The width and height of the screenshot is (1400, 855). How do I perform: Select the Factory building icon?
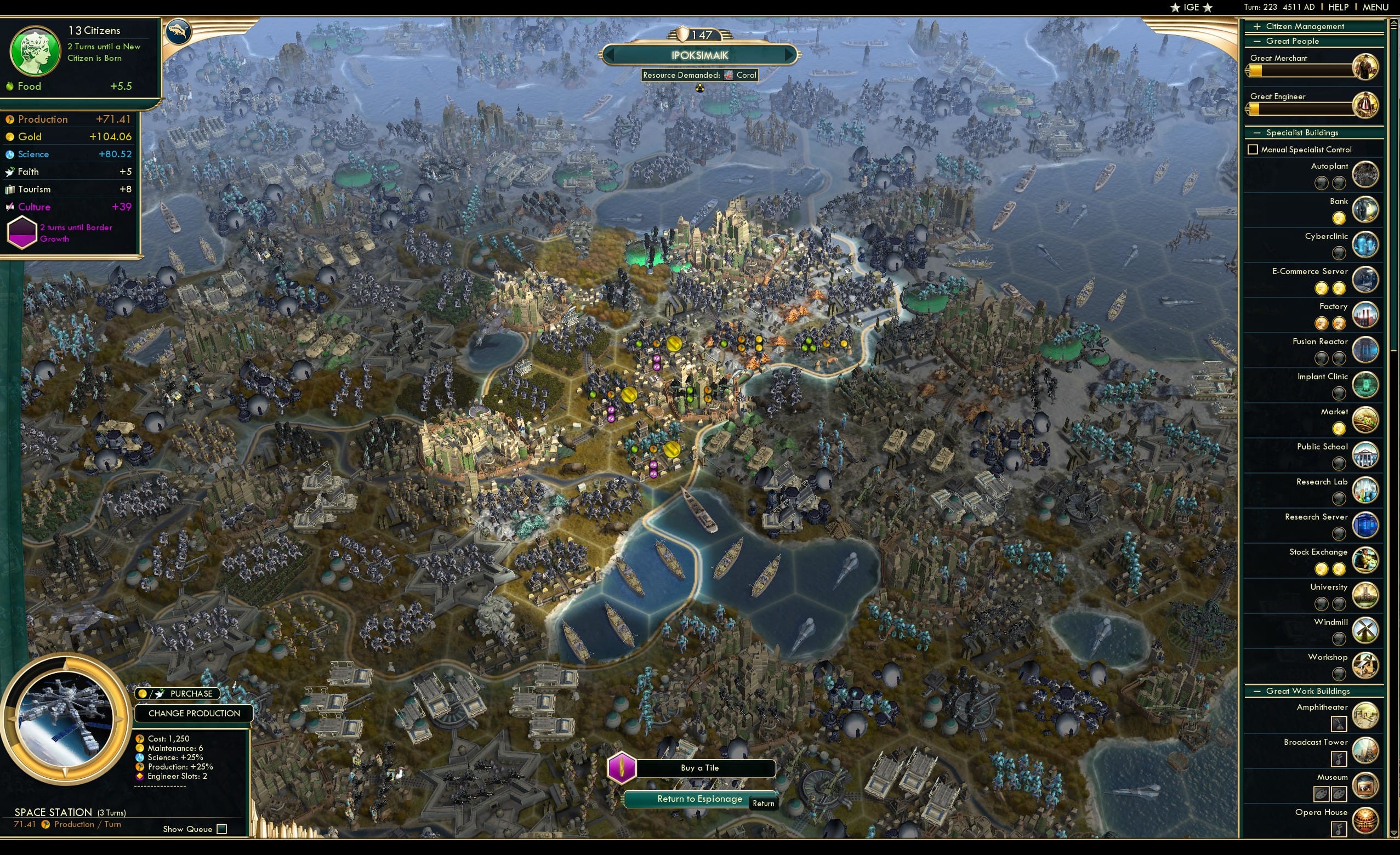(1368, 315)
